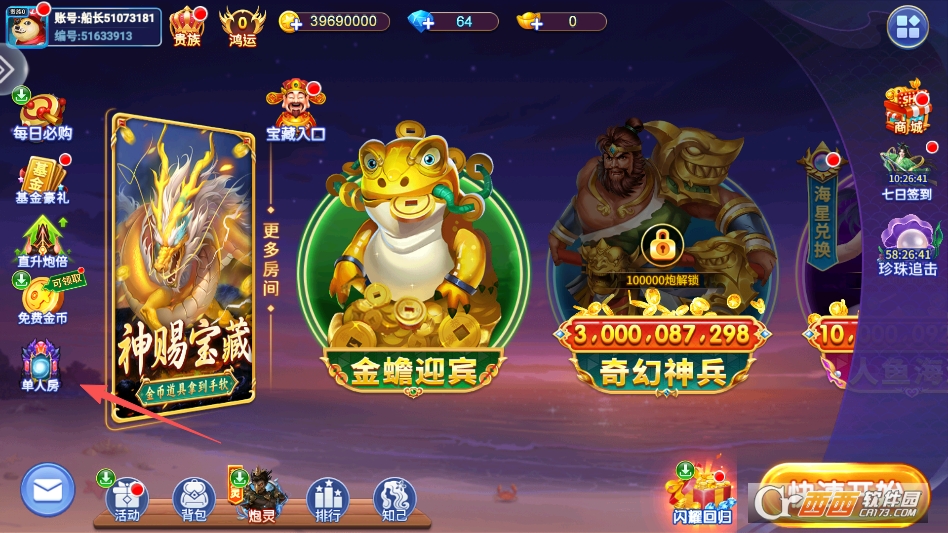Open the 七日签到 seven-day sign-in
Image resolution: width=948 pixels, height=533 pixels.
(907, 170)
